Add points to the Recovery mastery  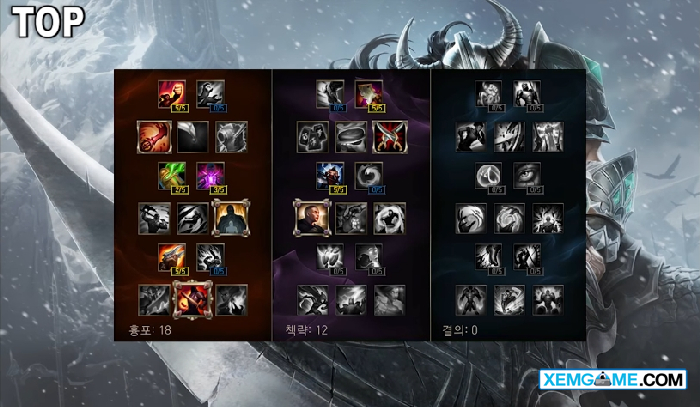click(489, 94)
